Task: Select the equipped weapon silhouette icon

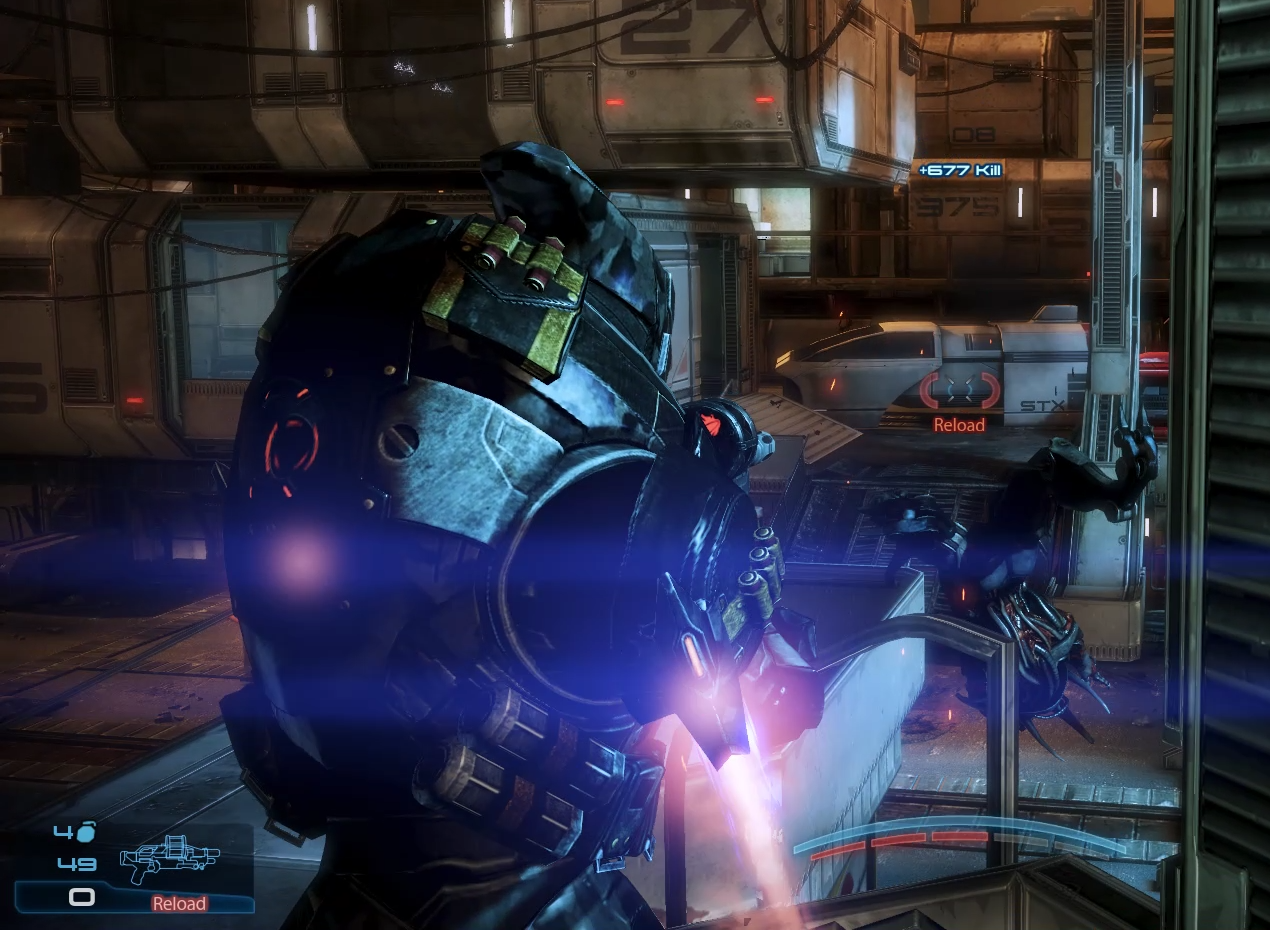Action: [x=168, y=861]
